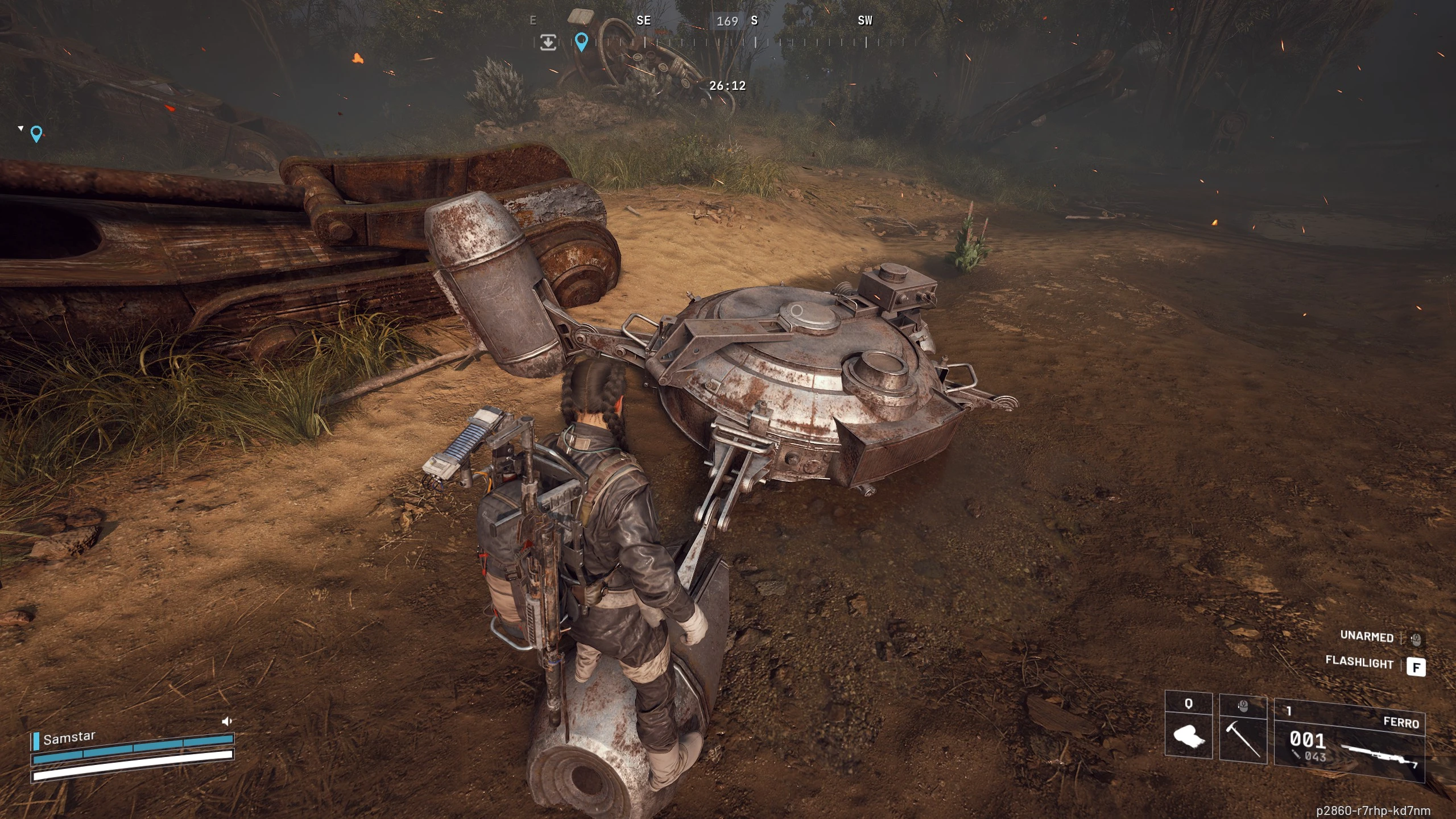Image resolution: width=1456 pixels, height=819 pixels.
Task: Select the pickaxe tool slot
Action: (x=1243, y=731)
